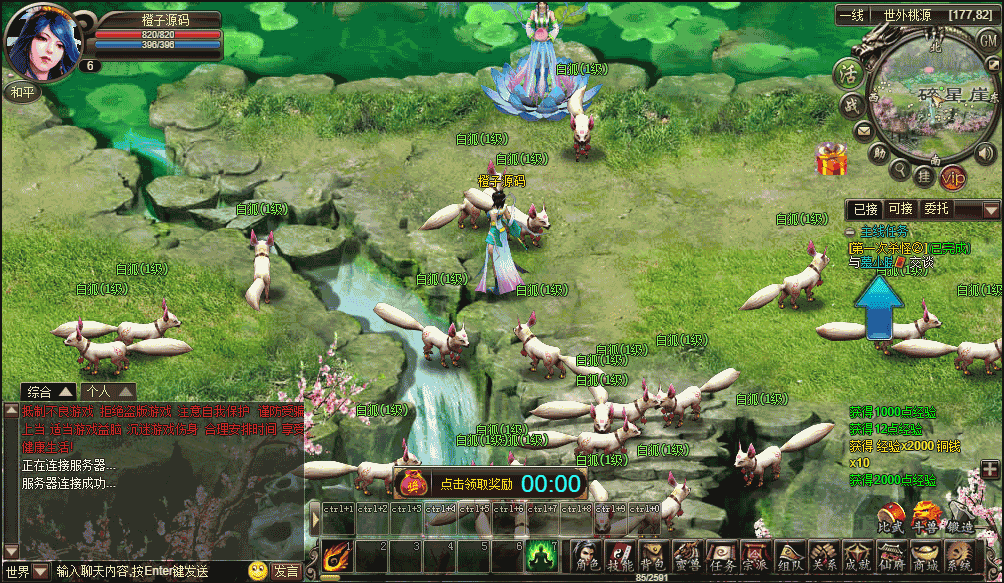Toggle sound with the speaker icon
This screenshot has width=1004, height=583.
click(x=984, y=153)
